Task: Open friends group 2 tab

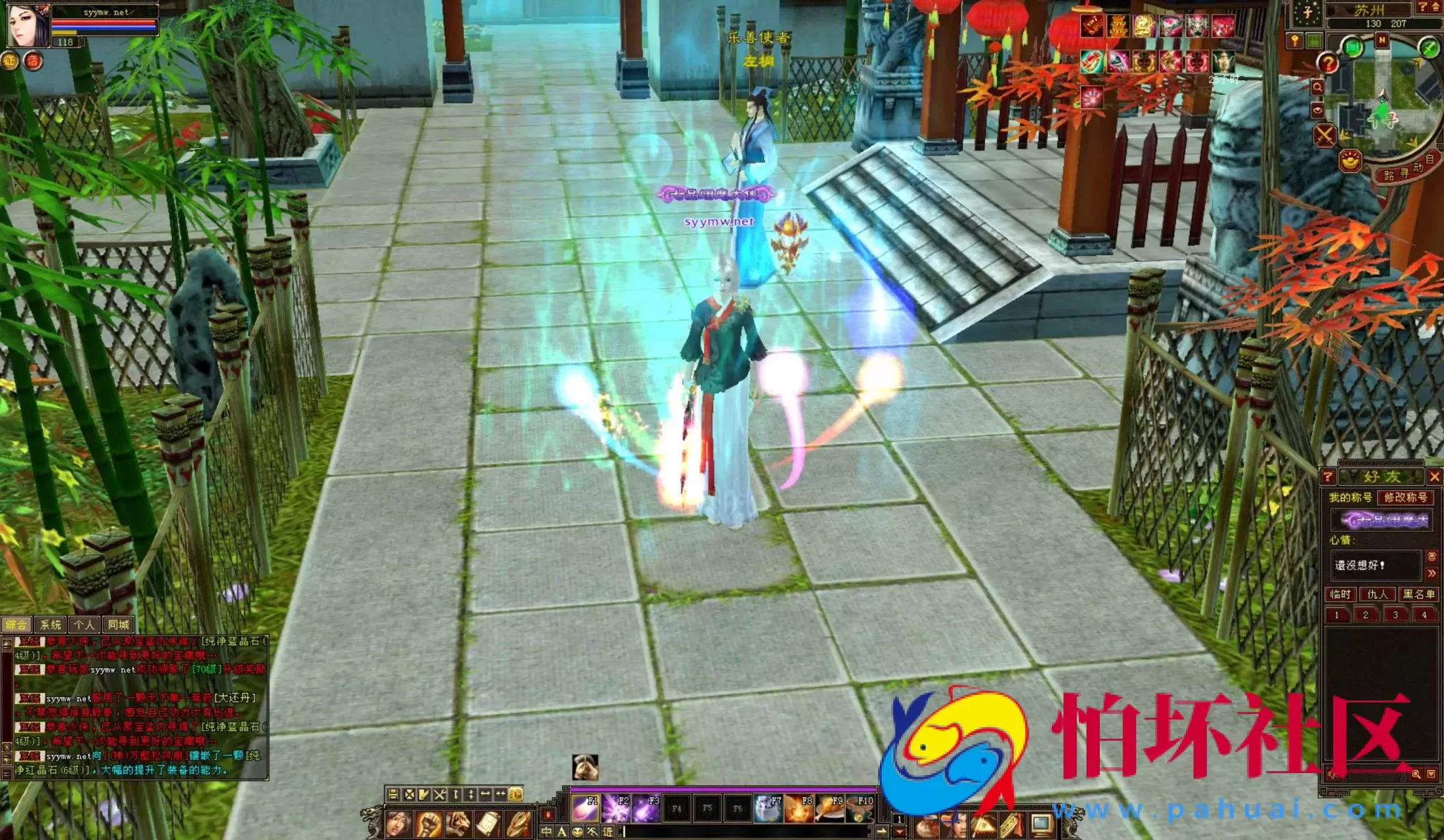Action: (1365, 614)
